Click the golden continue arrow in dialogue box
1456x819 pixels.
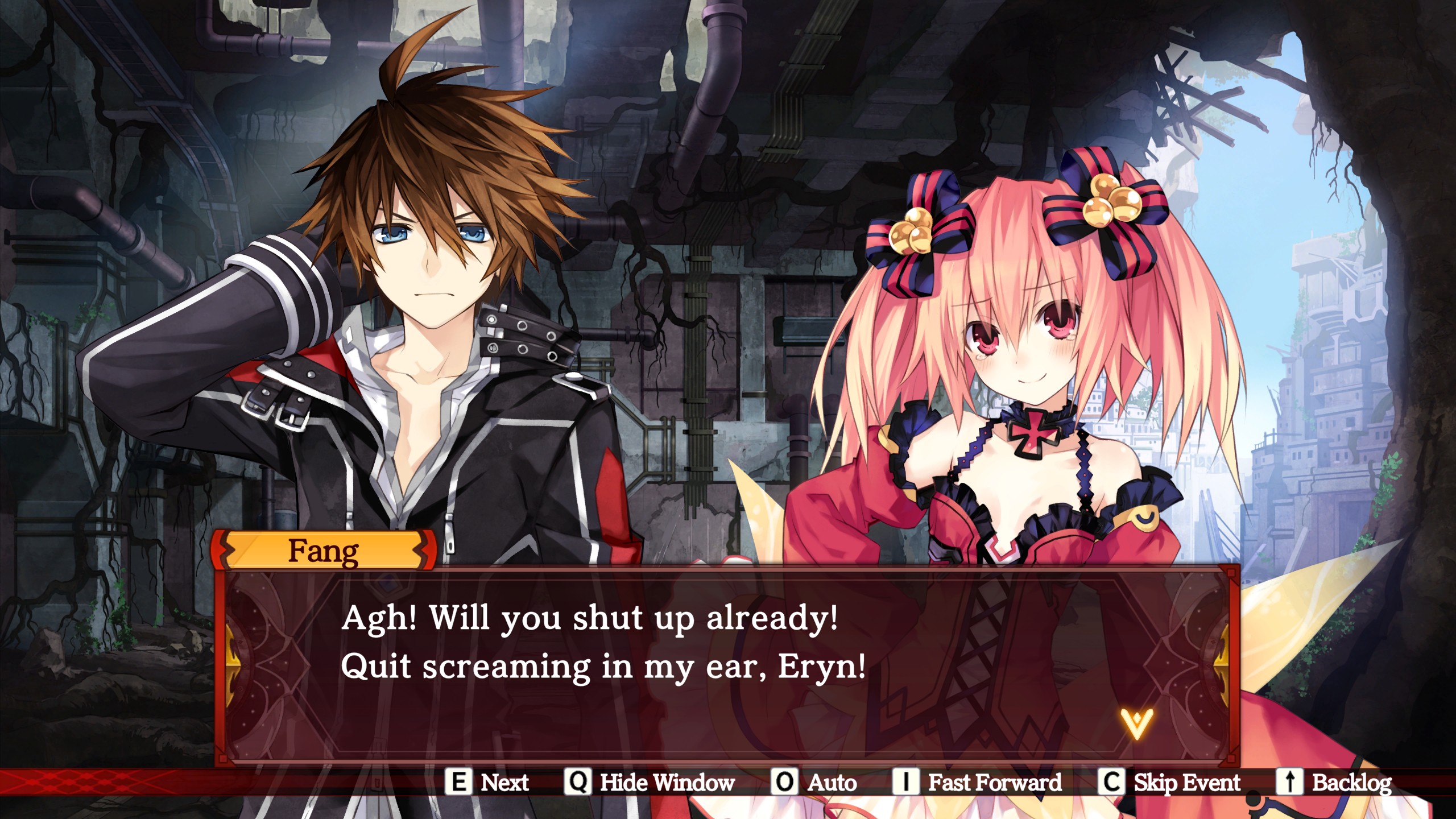pyautogui.click(x=1136, y=723)
